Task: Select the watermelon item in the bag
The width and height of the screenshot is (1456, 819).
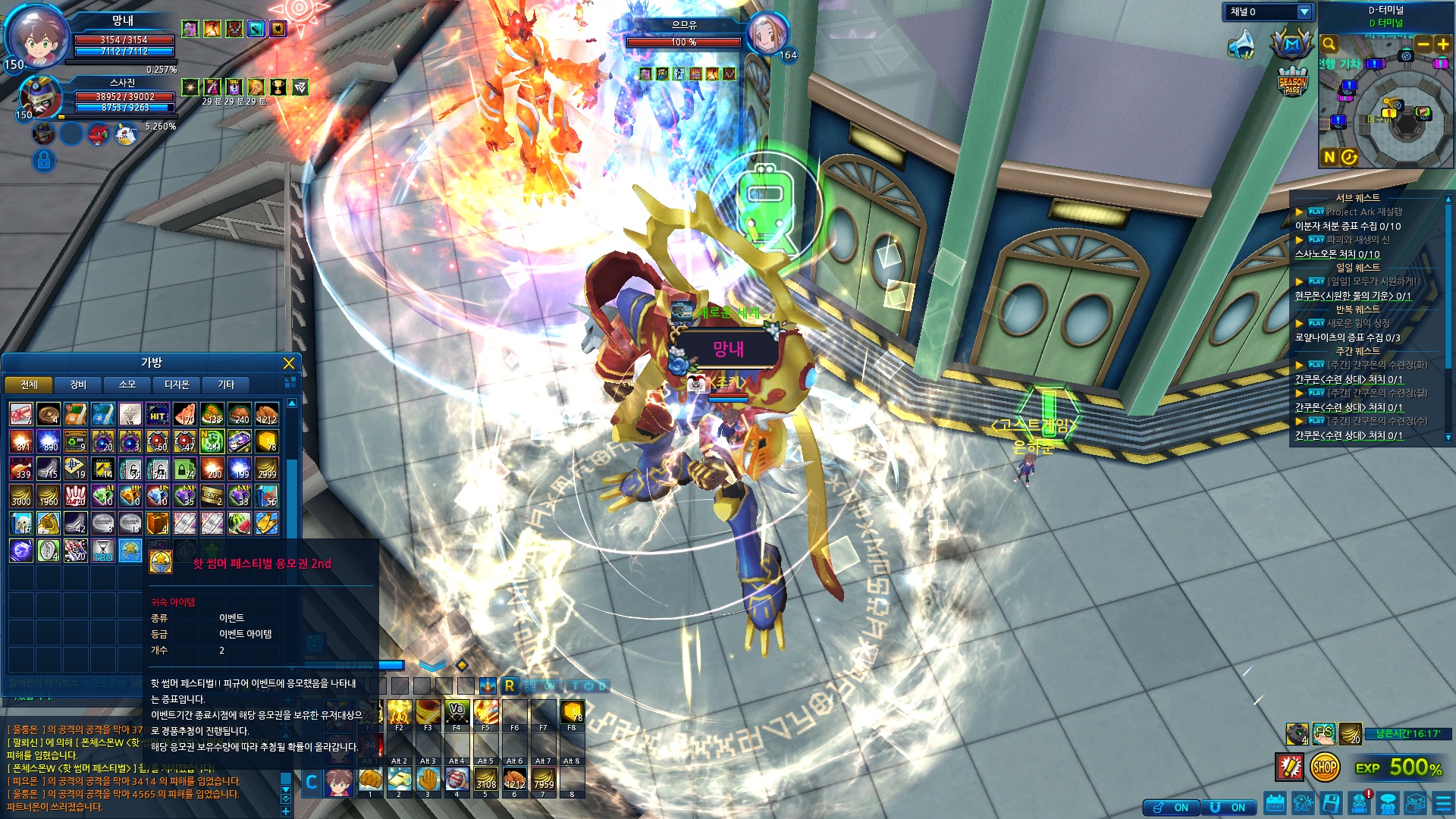Action: click(239, 522)
